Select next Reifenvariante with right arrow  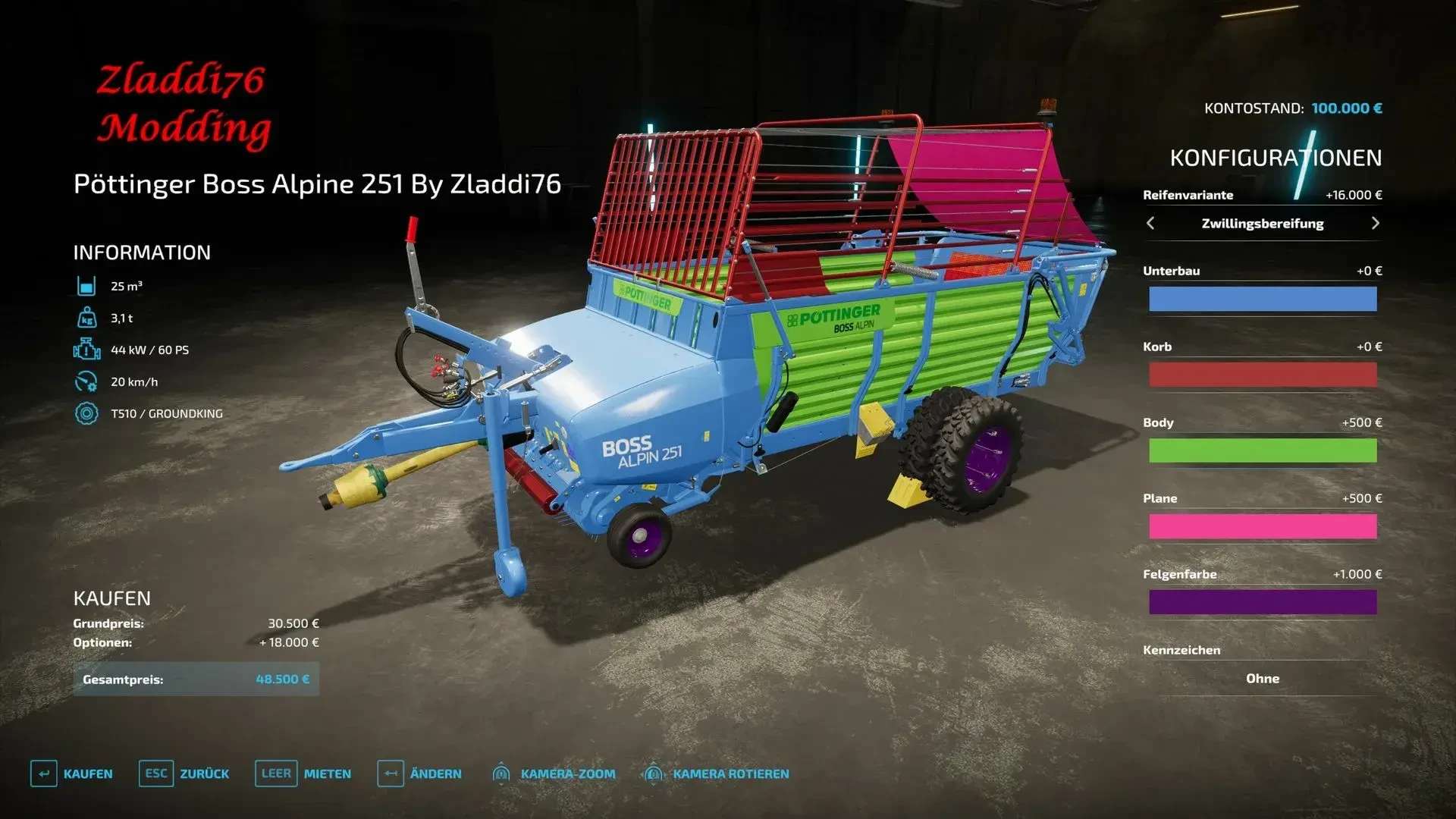(1375, 223)
